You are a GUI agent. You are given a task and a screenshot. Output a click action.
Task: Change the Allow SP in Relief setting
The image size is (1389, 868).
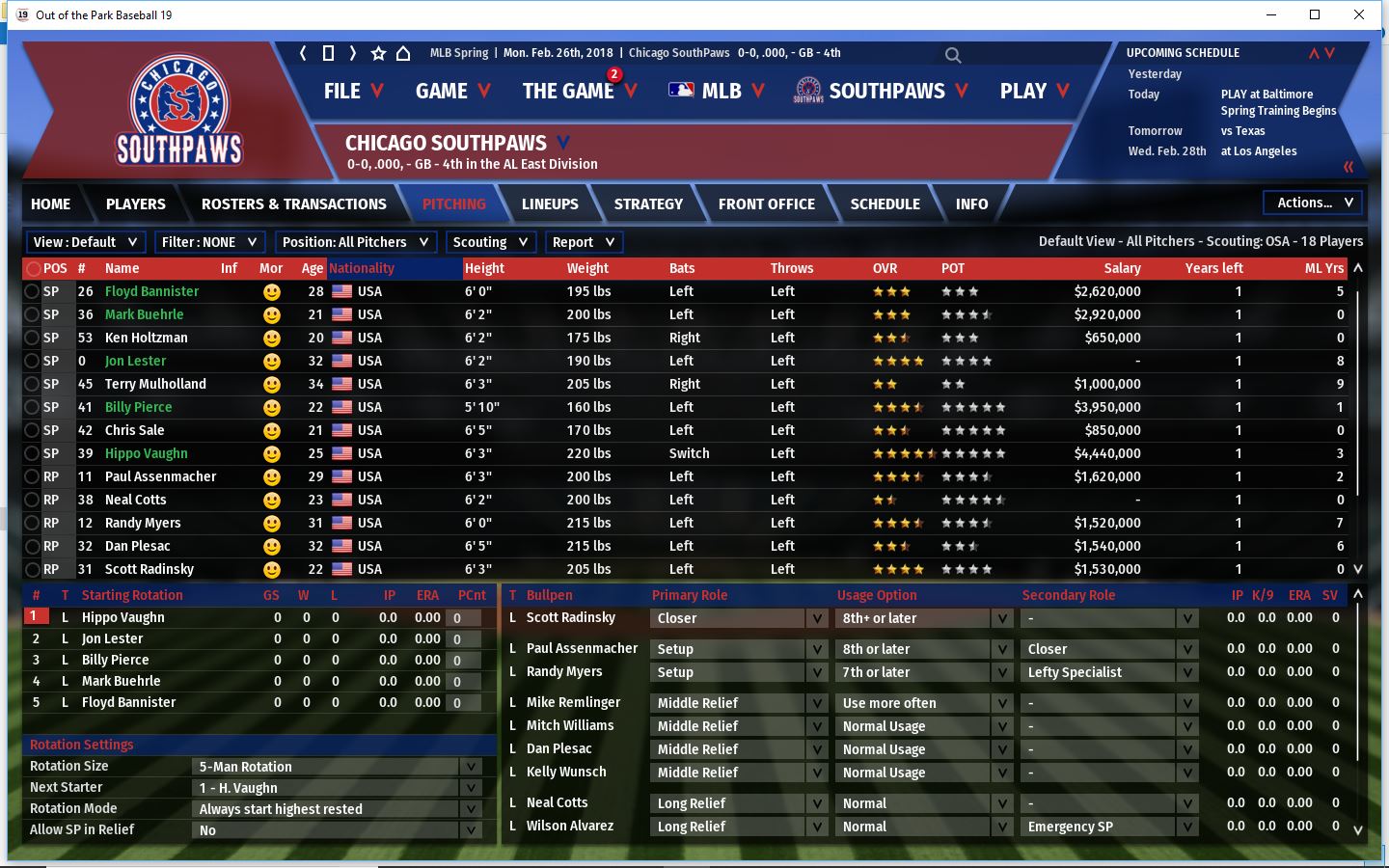point(338,830)
